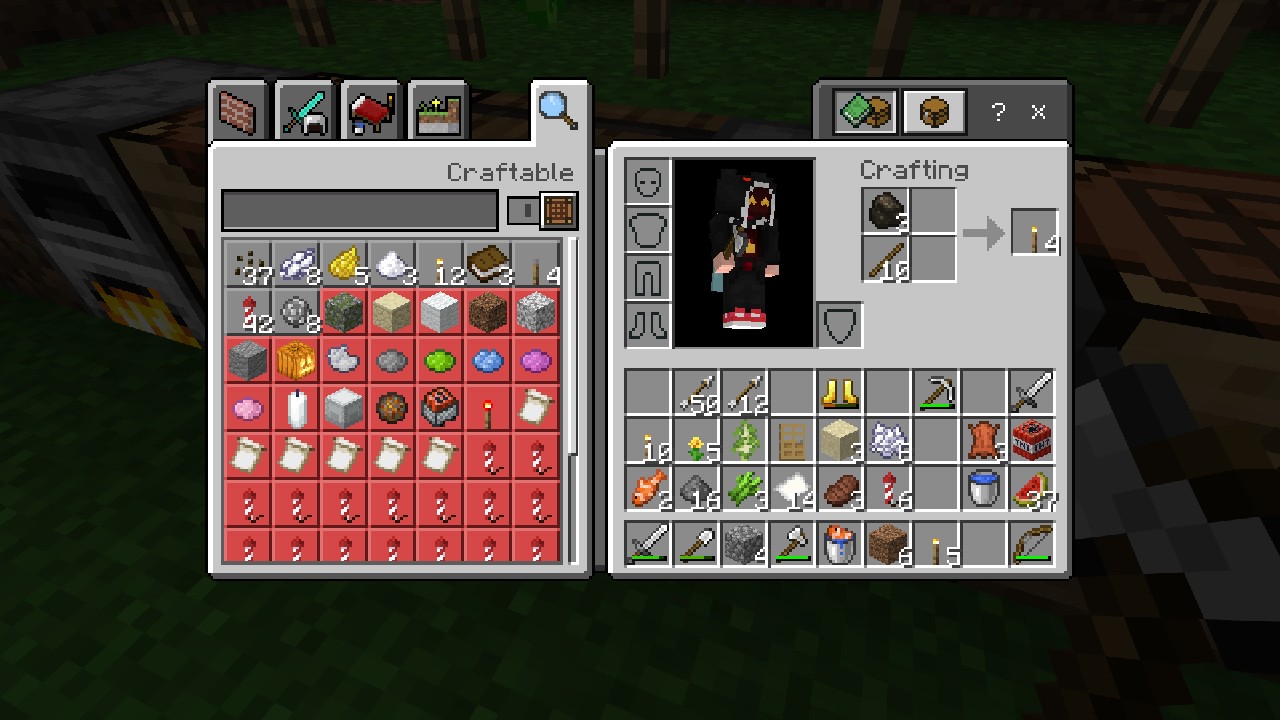Pick up the golden boots
This screenshot has height=720, width=1280.
click(839, 393)
